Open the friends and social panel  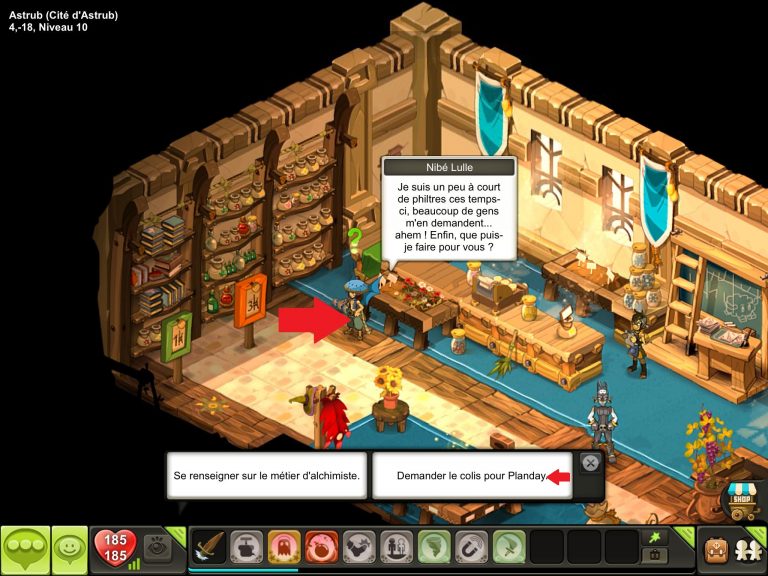tap(747, 549)
